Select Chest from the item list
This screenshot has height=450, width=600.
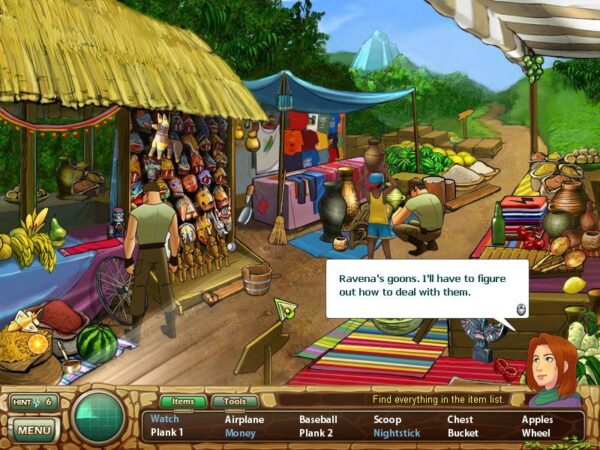click(x=460, y=420)
